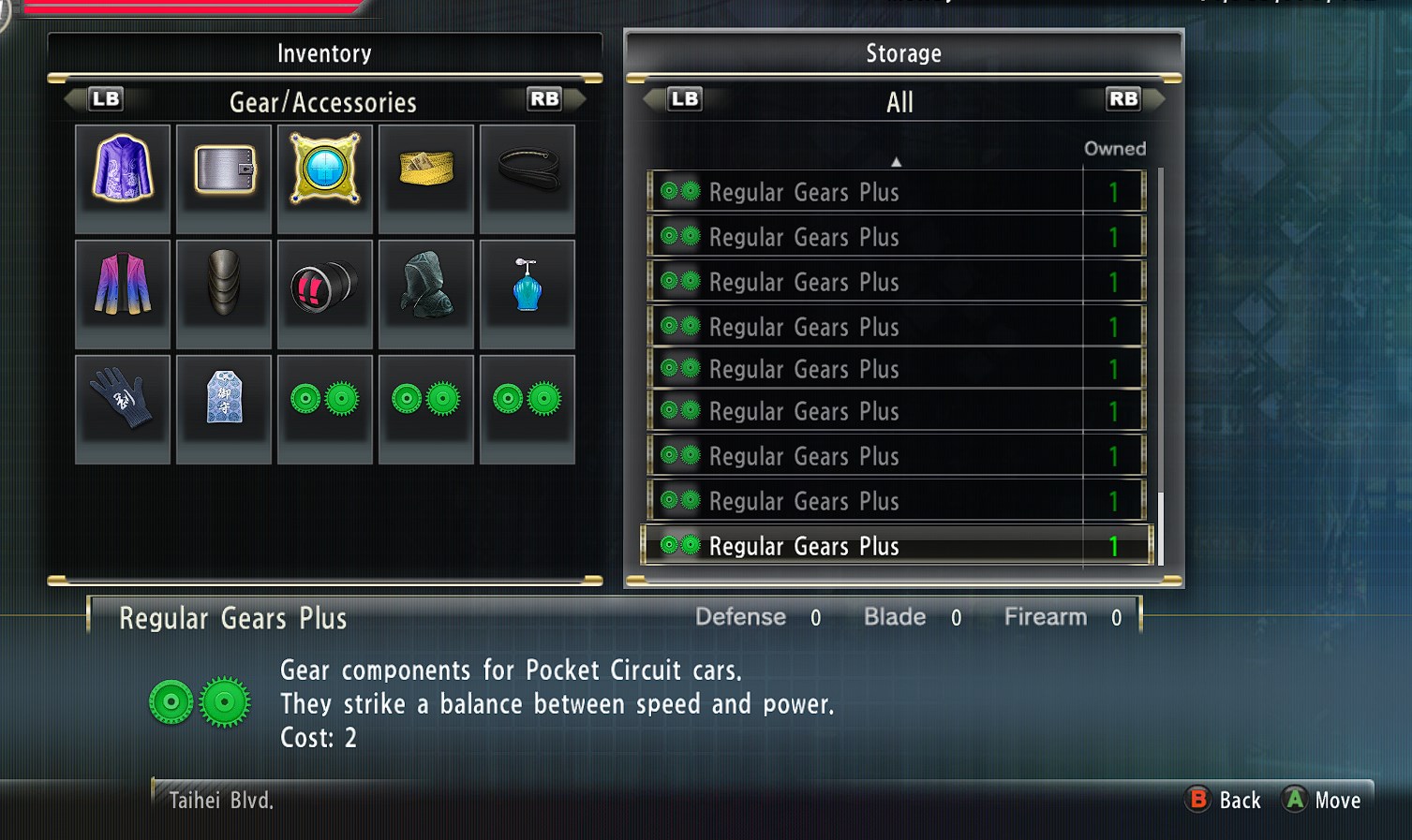
Task: Click the camera lens item icon
Action: [x=324, y=292]
